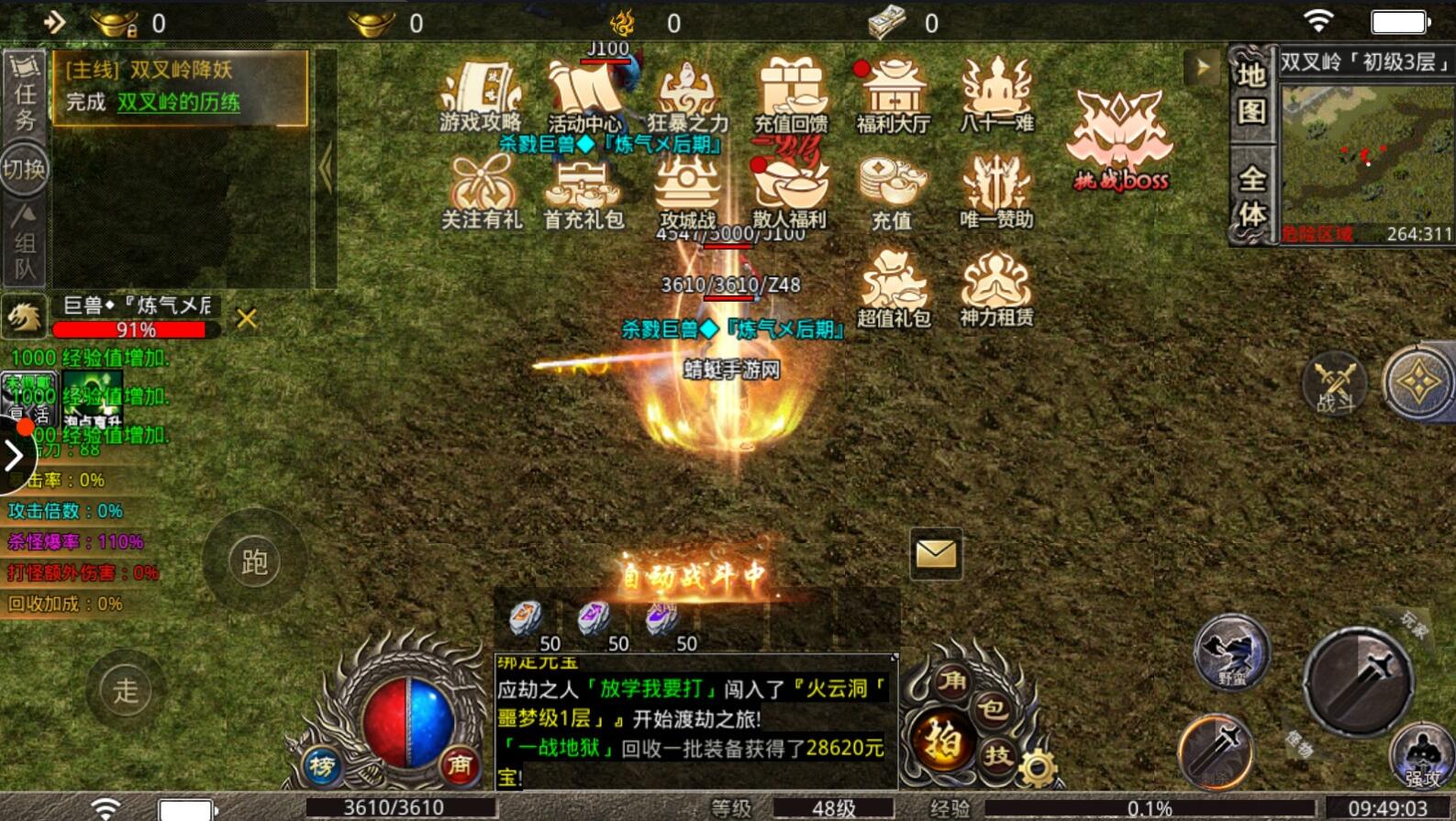Open the 神力租赁 rental icon

996,289
